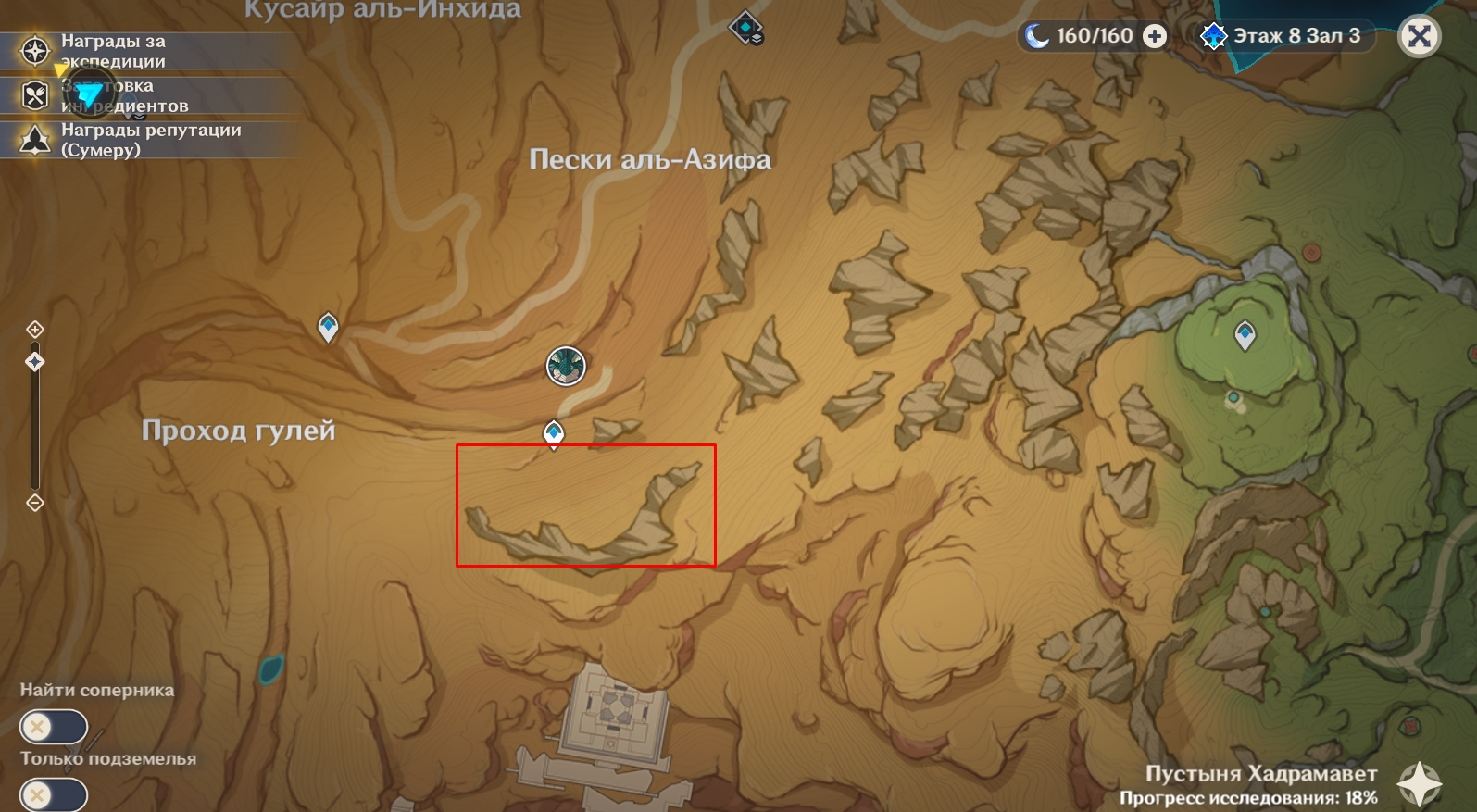Zoom out using the bottom zoom slider button
1477x812 pixels.
coord(35,503)
